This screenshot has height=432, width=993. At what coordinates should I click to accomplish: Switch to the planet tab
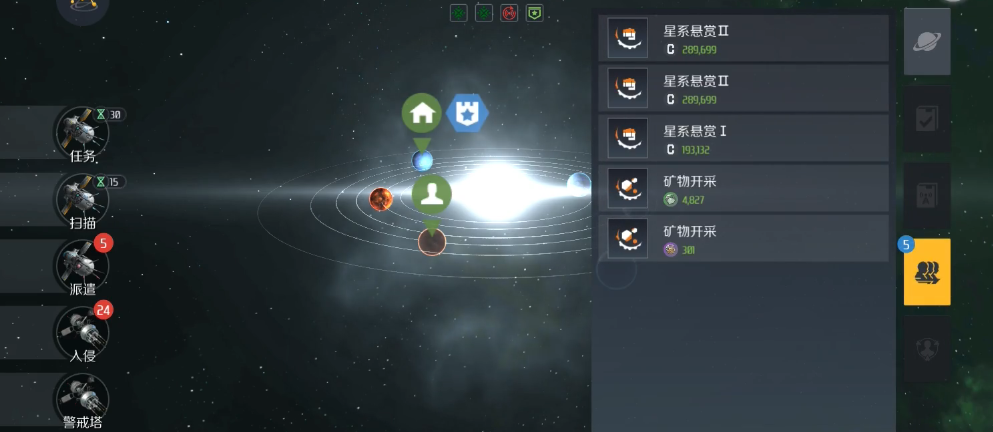pos(927,42)
